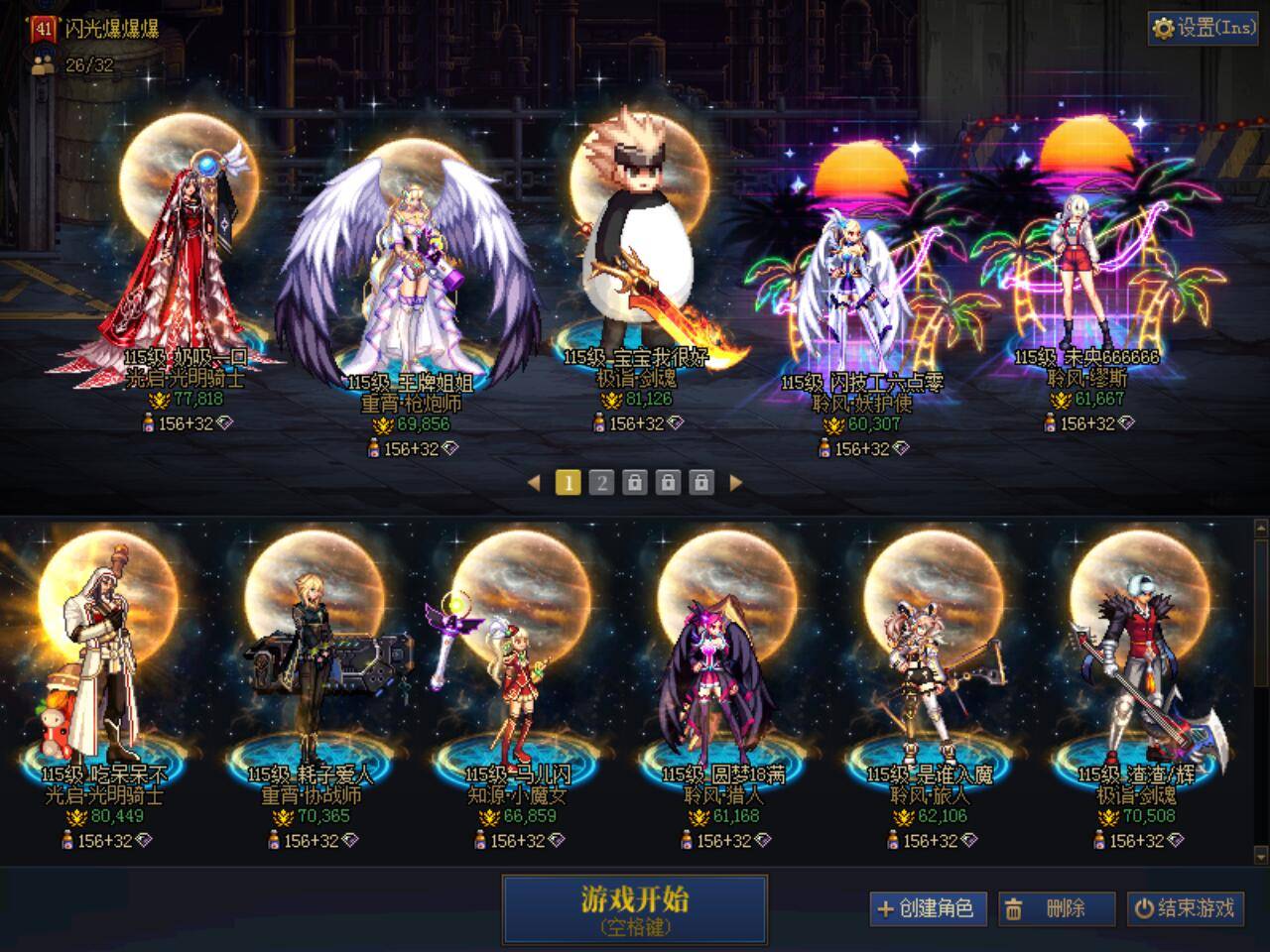Select character page tab 1
Screen dimensions: 1270x952
(x=568, y=483)
